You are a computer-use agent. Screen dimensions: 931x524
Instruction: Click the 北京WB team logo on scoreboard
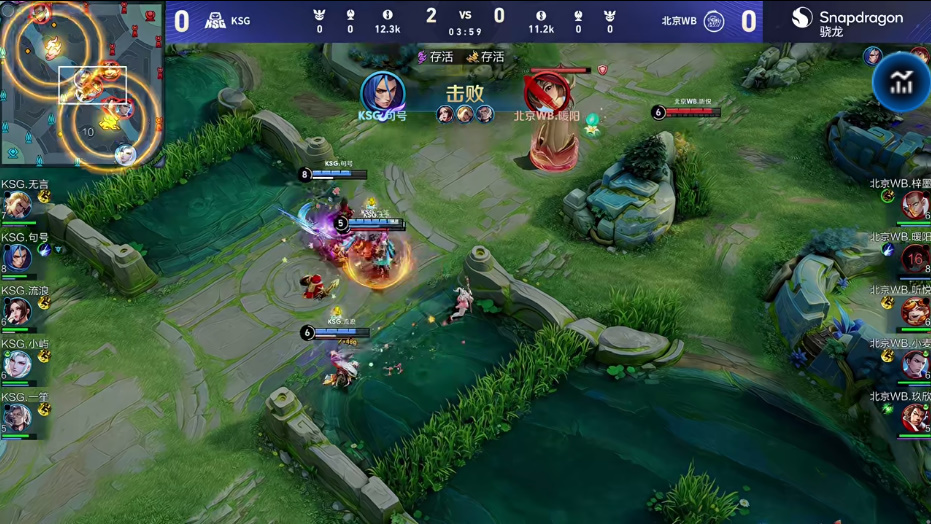714,20
